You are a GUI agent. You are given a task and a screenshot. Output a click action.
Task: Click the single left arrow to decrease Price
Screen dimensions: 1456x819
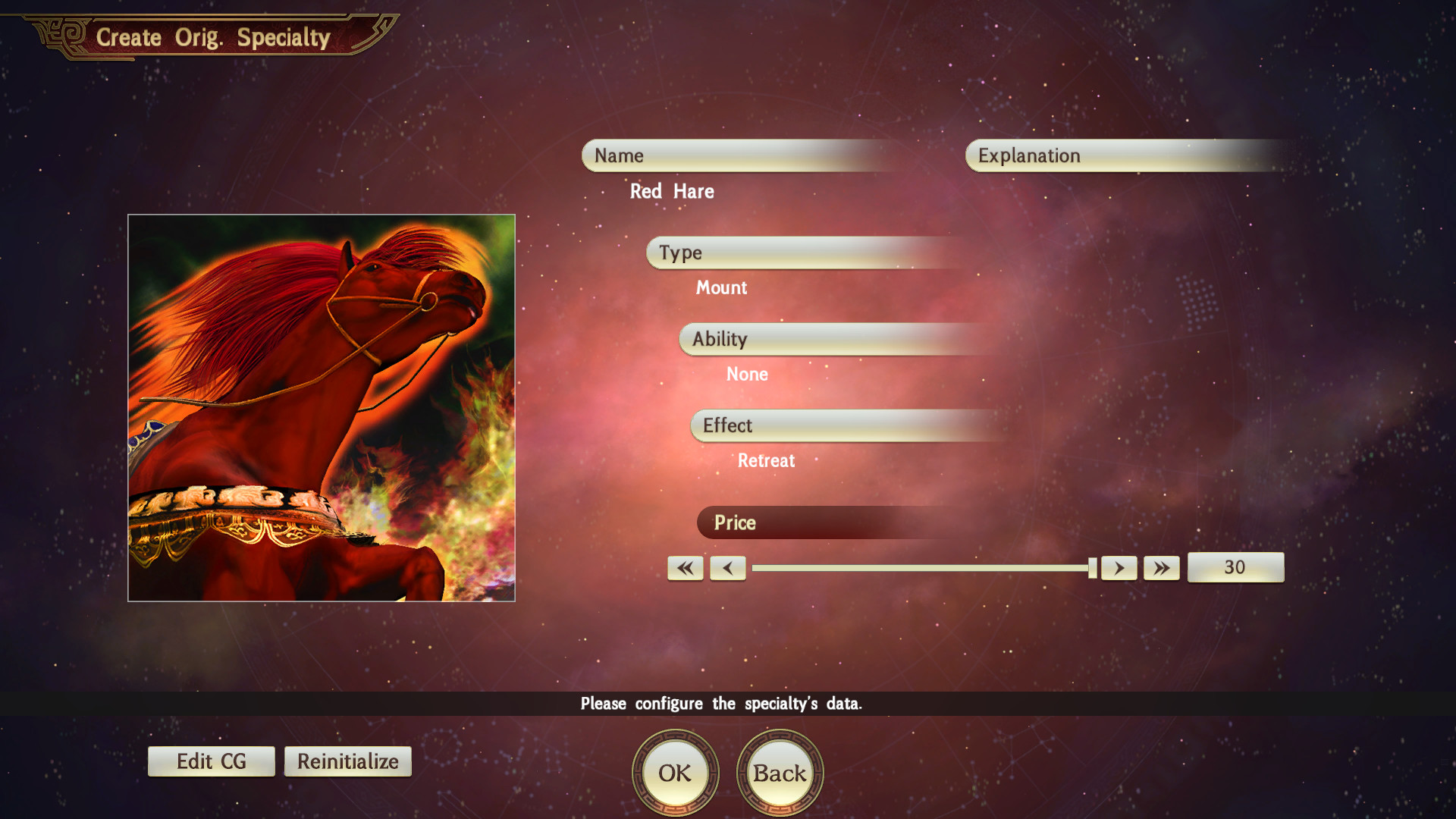click(x=727, y=567)
